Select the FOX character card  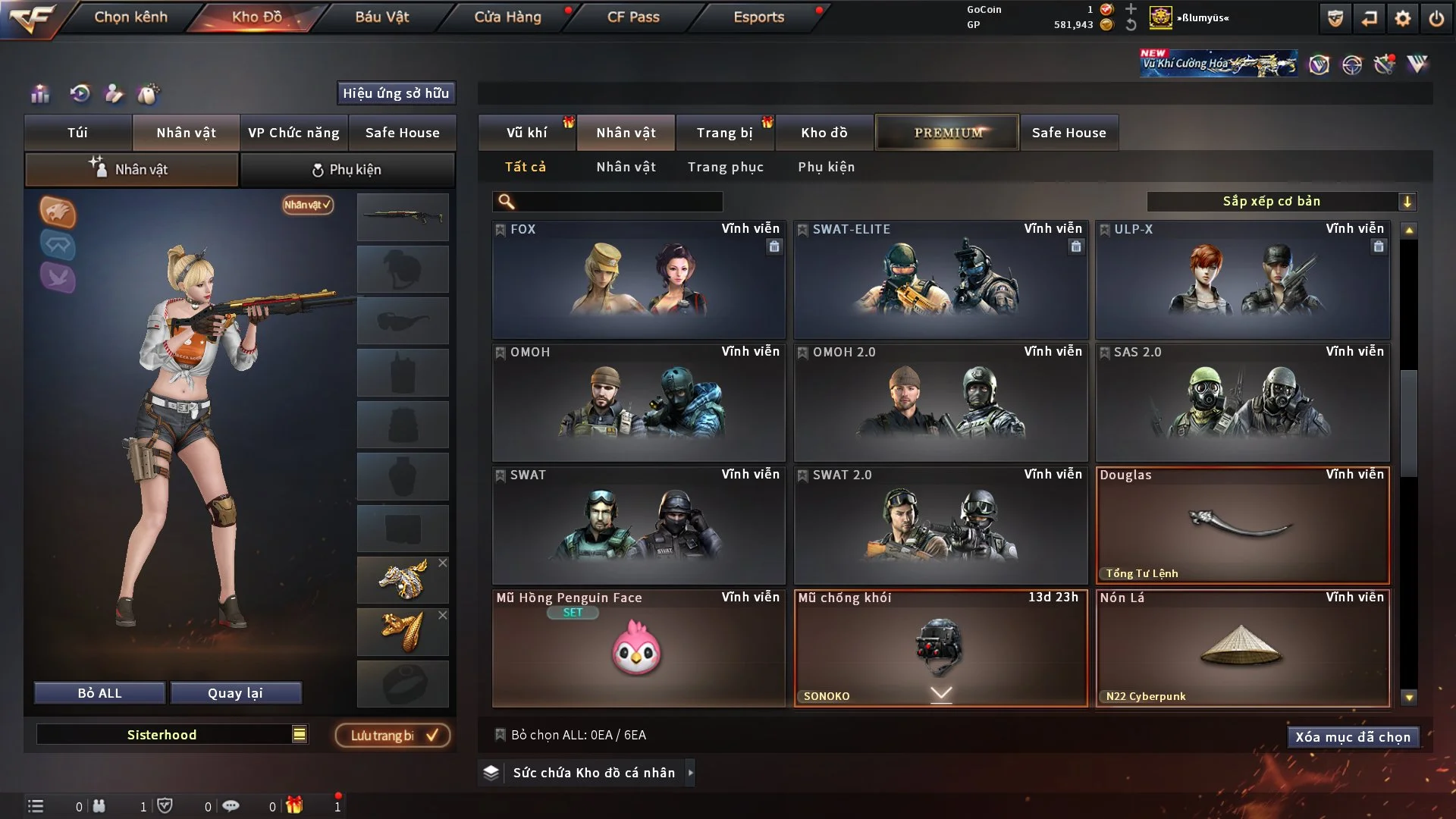tap(639, 280)
